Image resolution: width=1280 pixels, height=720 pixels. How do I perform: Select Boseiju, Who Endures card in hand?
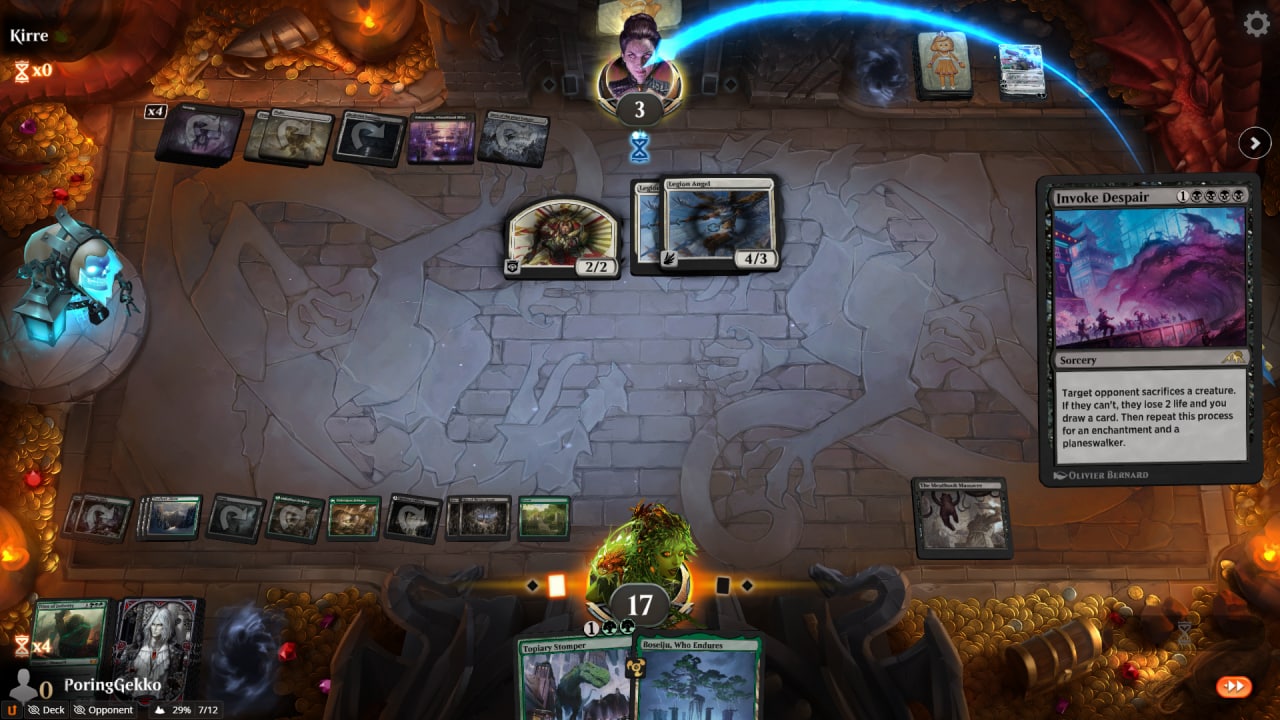(698, 678)
